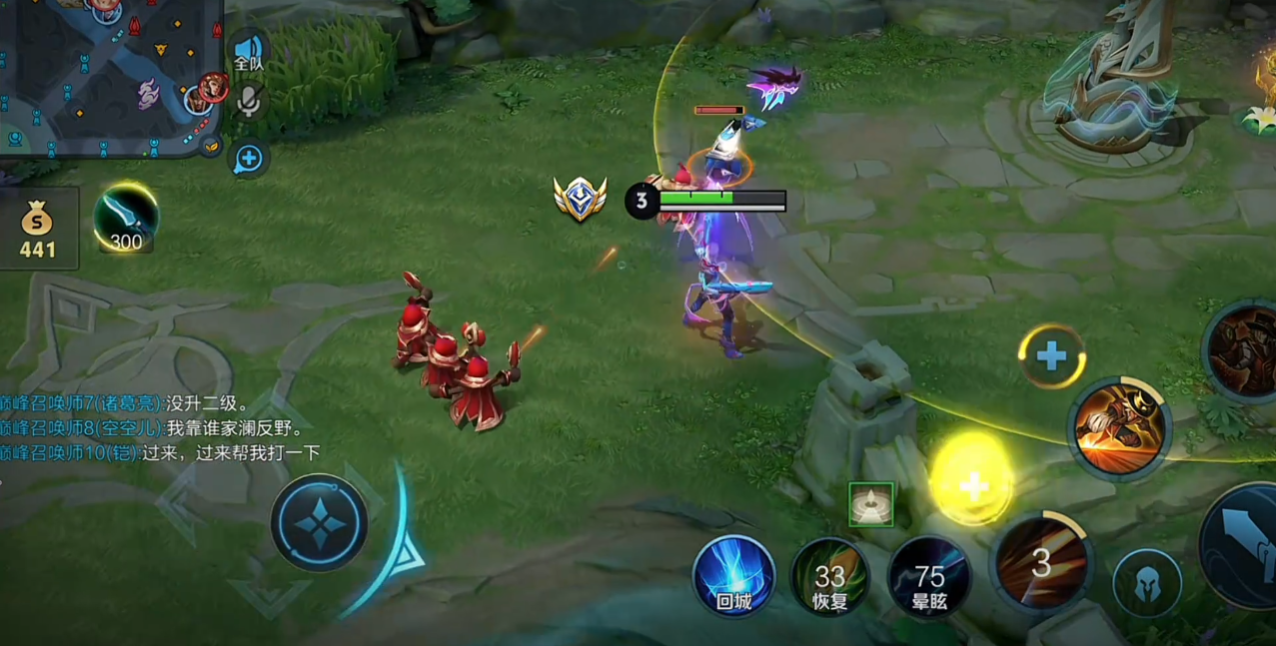Activate the 回城 recall spell
The height and width of the screenshot is (646, 1276).
(x=734, y=576)
